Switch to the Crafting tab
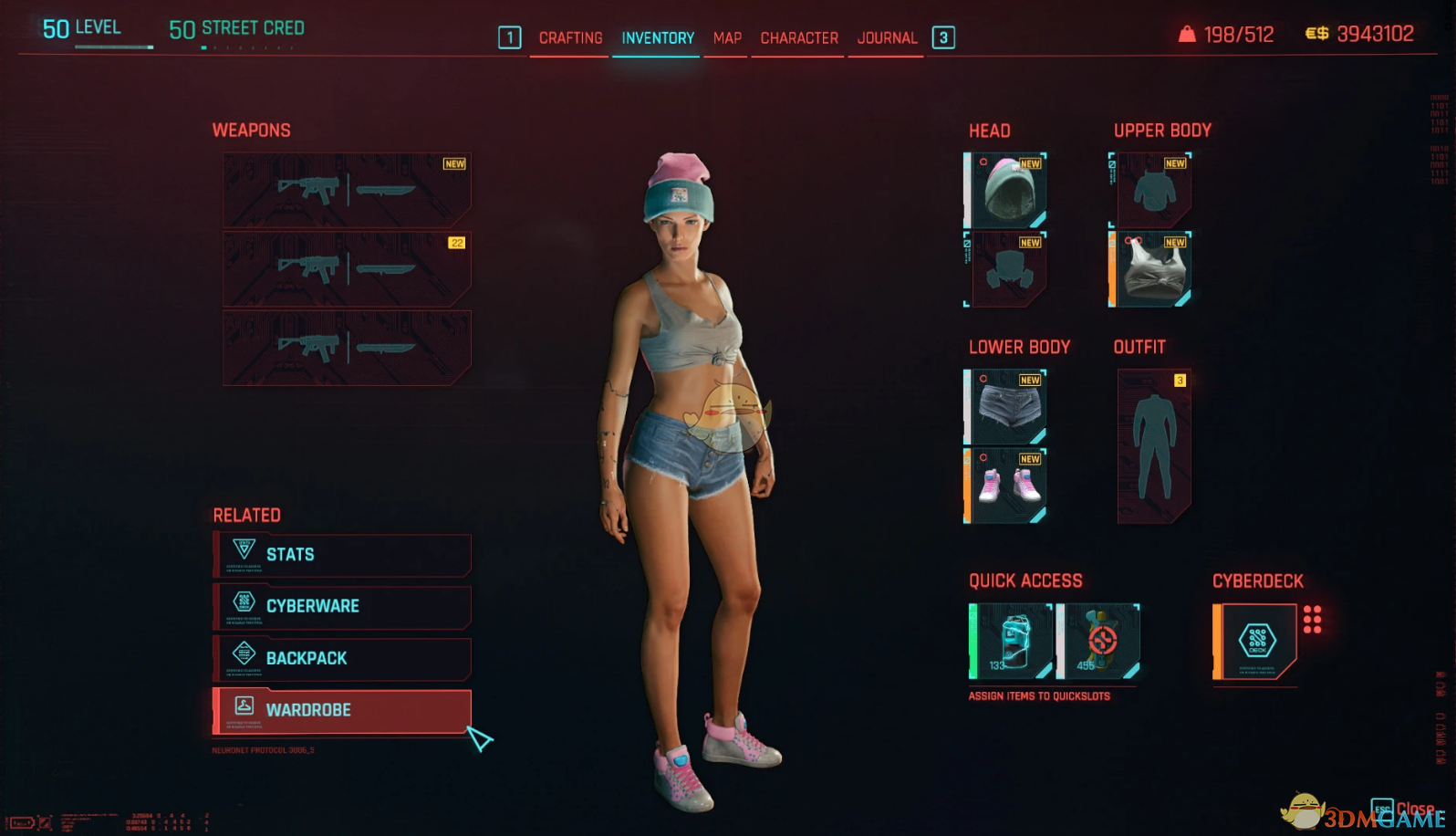Viewport: 1456px width, 836px height. click(x=571, y=37)
